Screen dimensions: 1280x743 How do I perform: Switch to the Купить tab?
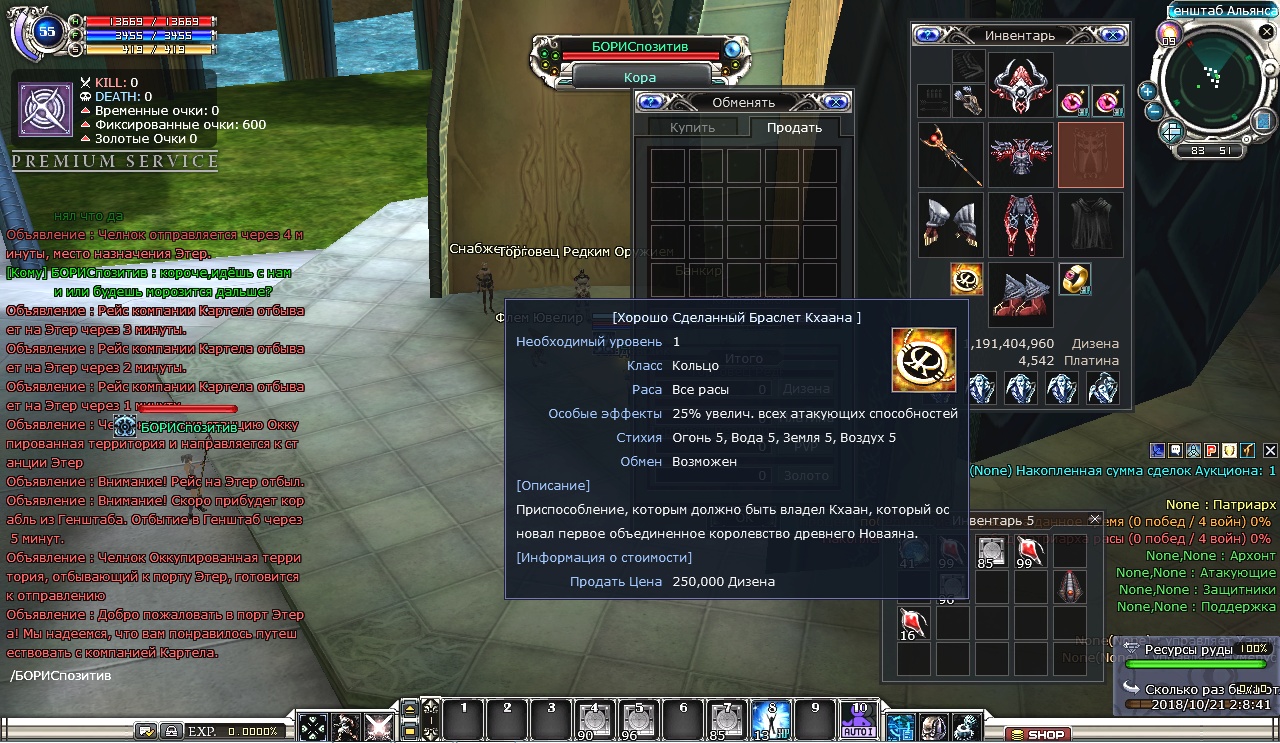[692, 128]
